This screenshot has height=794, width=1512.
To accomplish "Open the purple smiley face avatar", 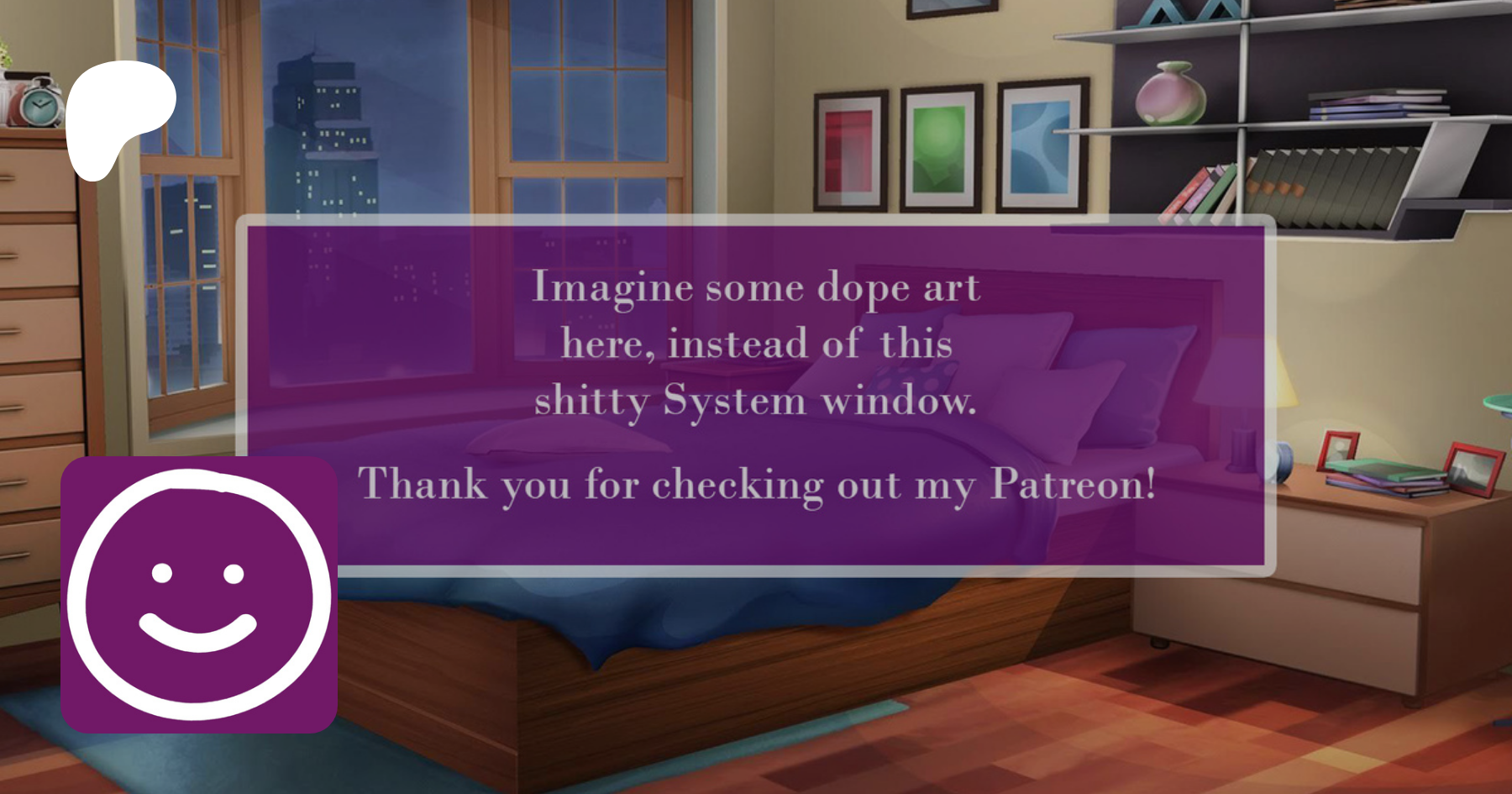I will point(199,595).
